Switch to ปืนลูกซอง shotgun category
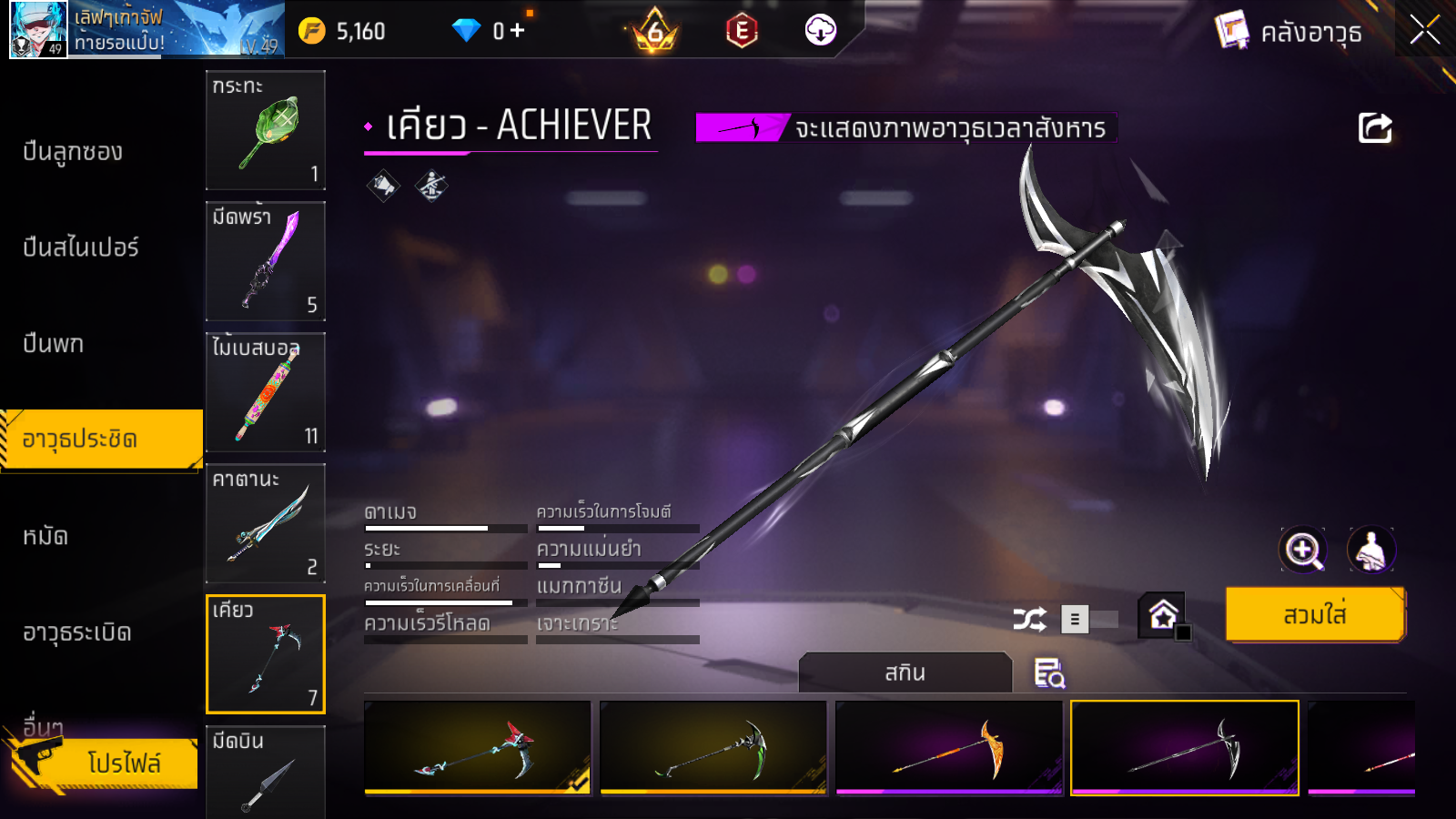The width and height of the screenshot is (1456, 819). 73,152
